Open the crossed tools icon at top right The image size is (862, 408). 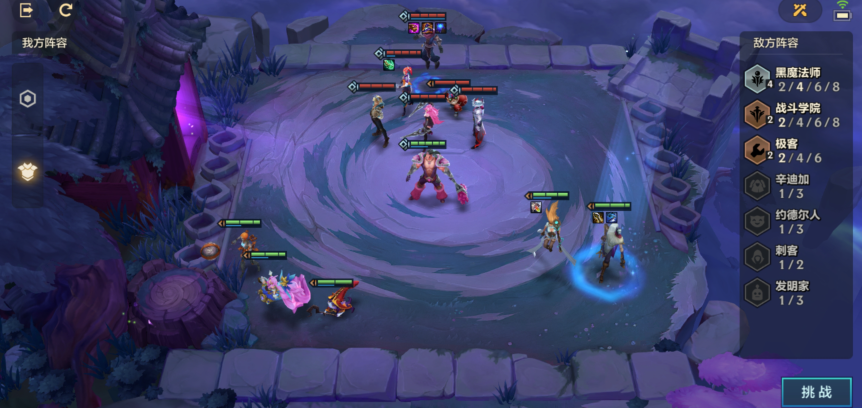(x=800, y=11)
